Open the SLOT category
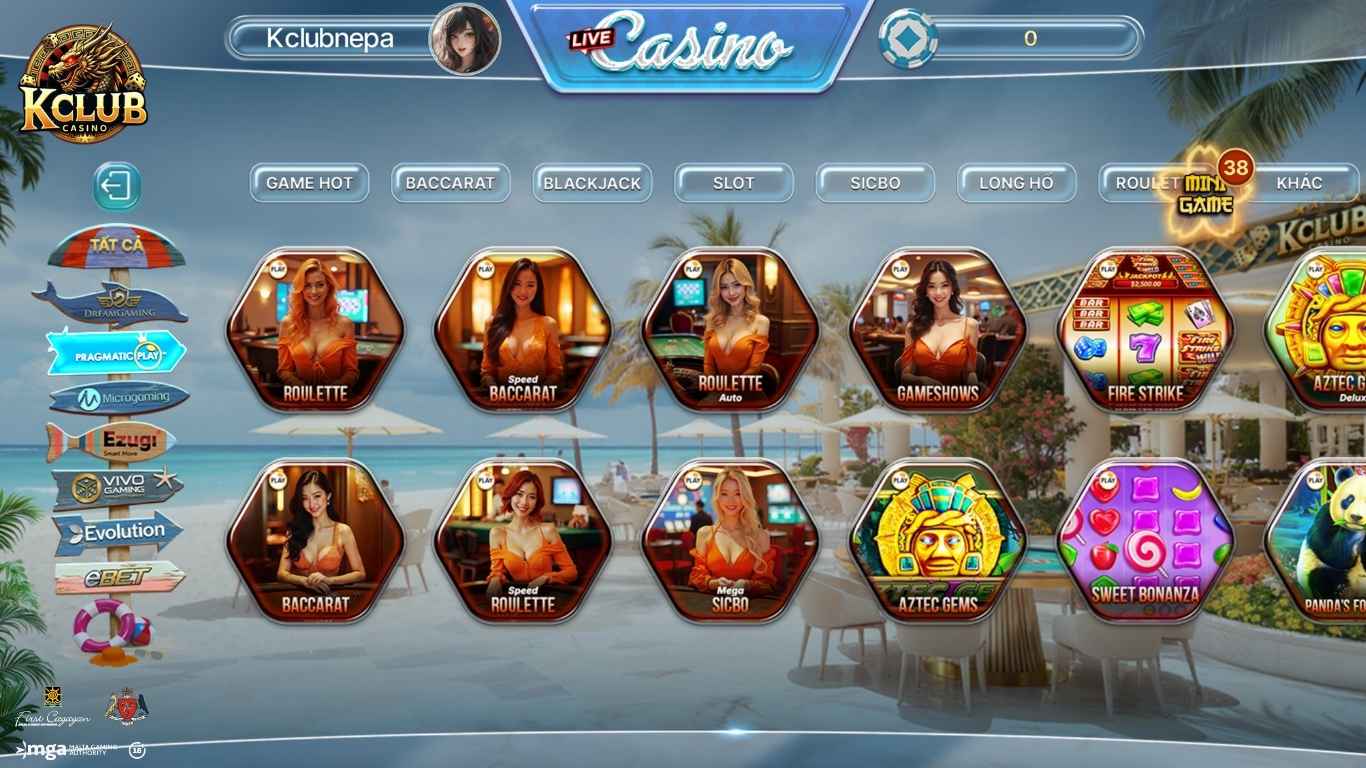This screenshot has height=768, width=1366. [x=734, y=183]
